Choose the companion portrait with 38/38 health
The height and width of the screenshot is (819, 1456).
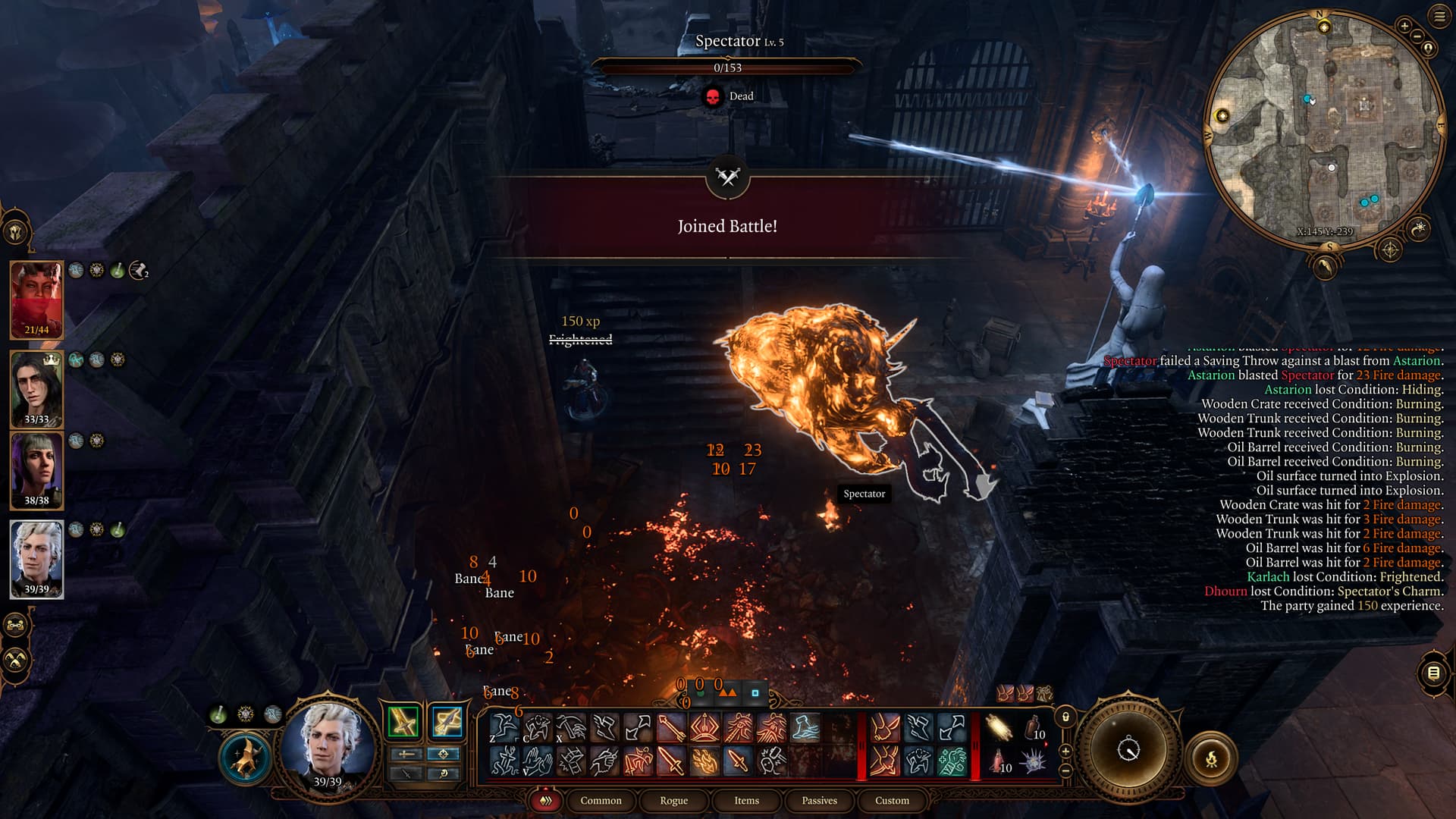36,470
